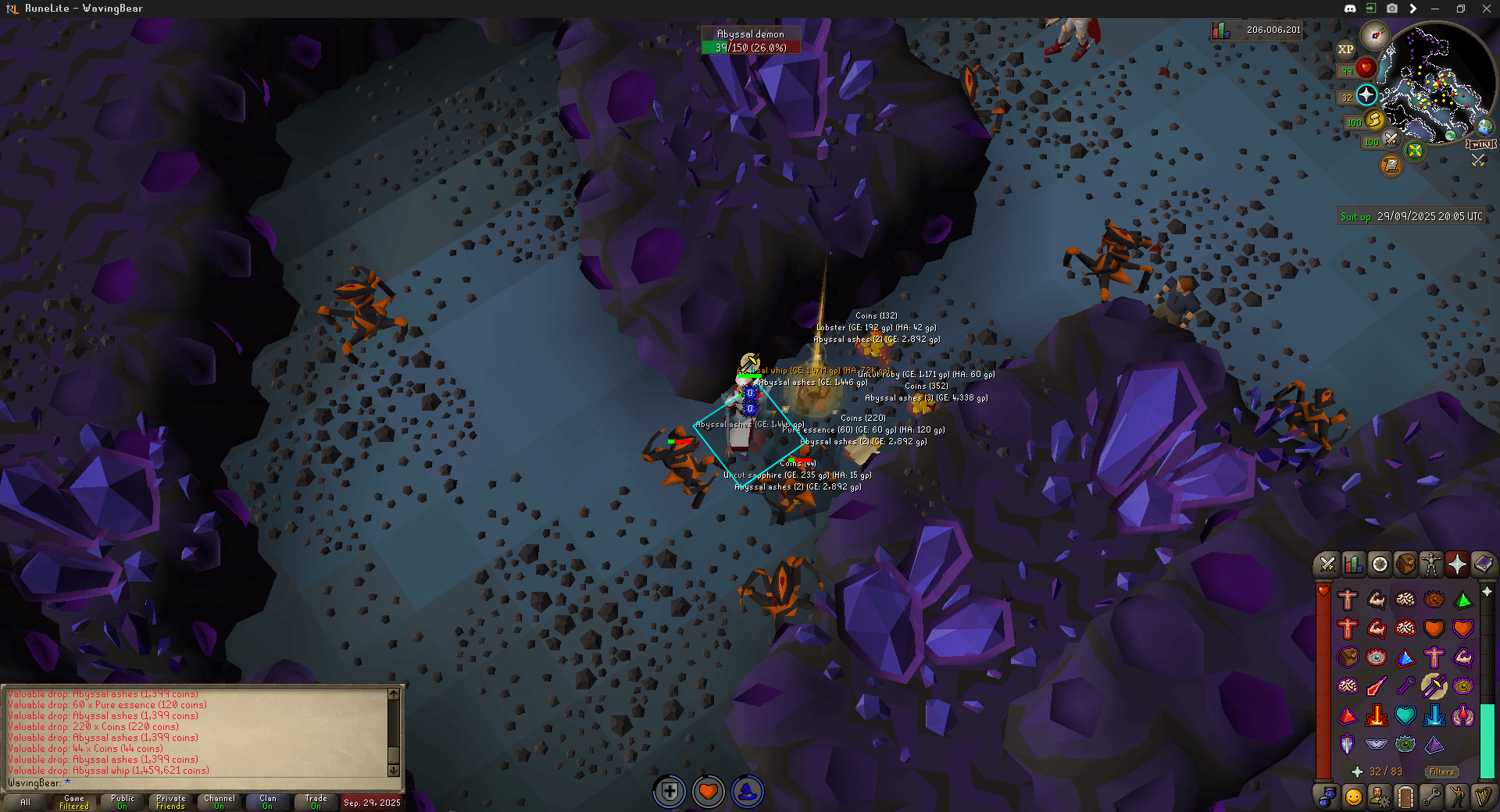The image size is (1500, 812).
Task: Click the compass to face north
Action: [1374, 35]
